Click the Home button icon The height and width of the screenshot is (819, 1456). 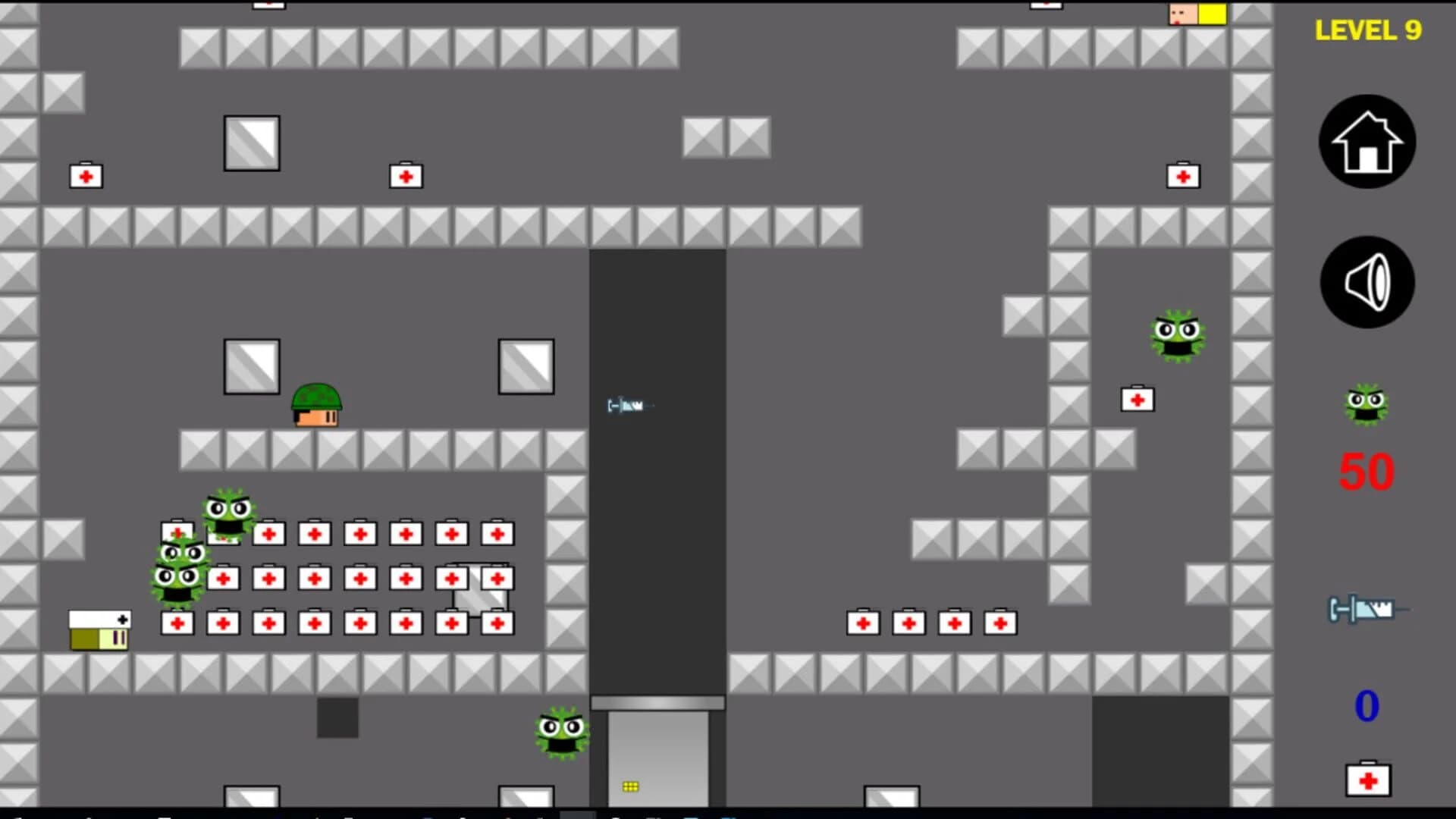pos(1367,141)
